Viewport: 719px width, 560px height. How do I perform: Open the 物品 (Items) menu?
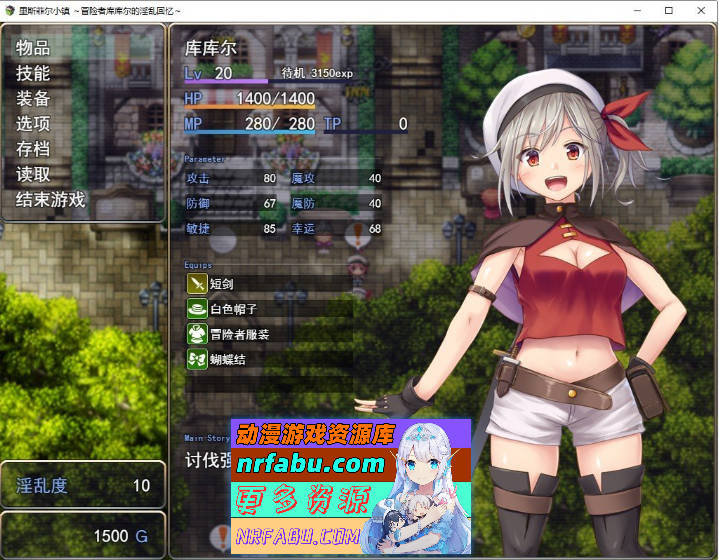tap(33, 48)
